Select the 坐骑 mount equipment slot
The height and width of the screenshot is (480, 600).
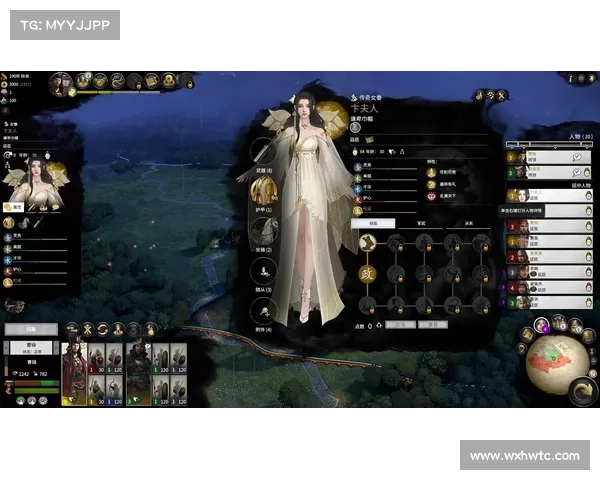click(263, 232)
